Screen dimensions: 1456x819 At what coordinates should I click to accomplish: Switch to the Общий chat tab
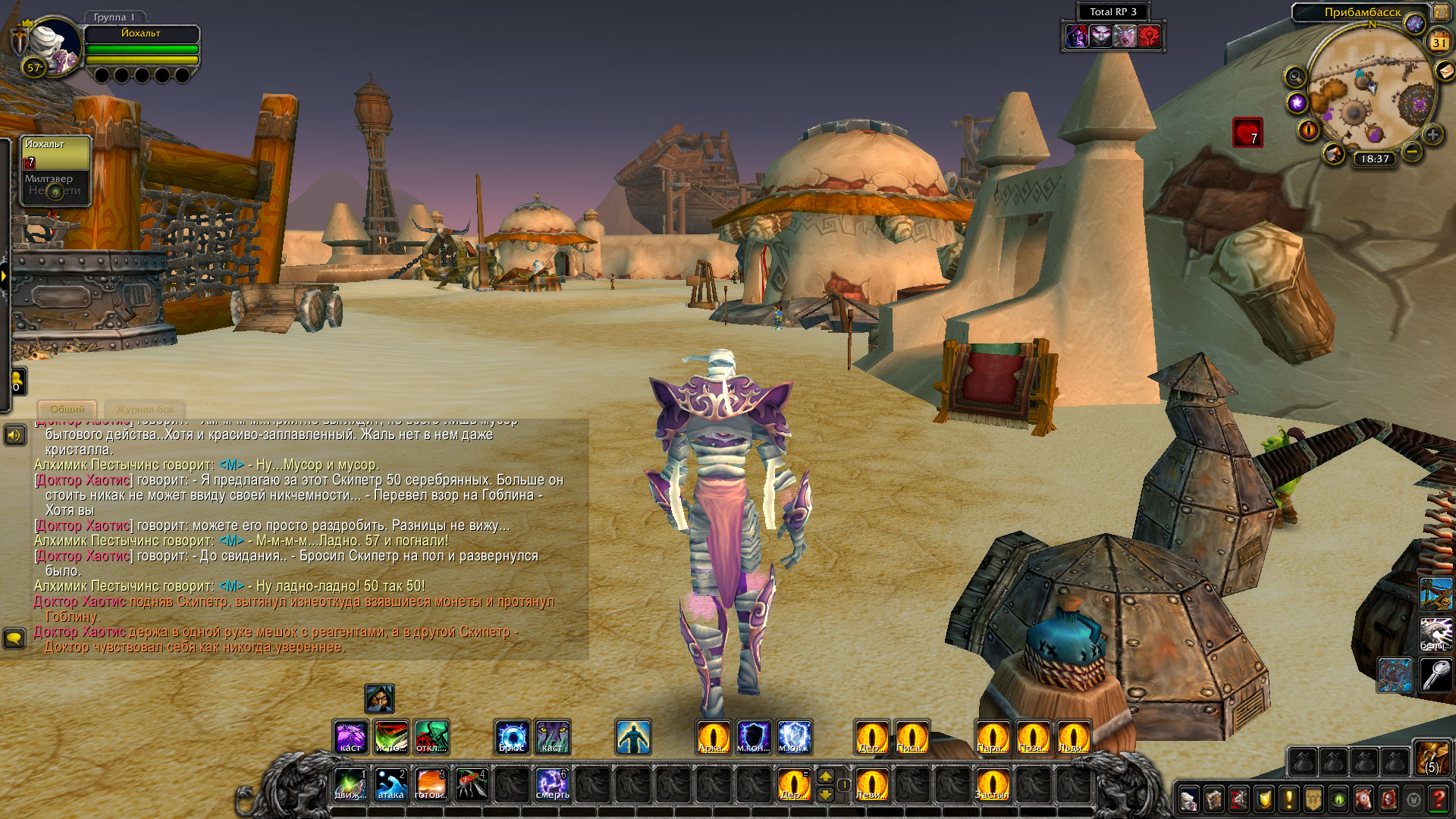point(67,409)
